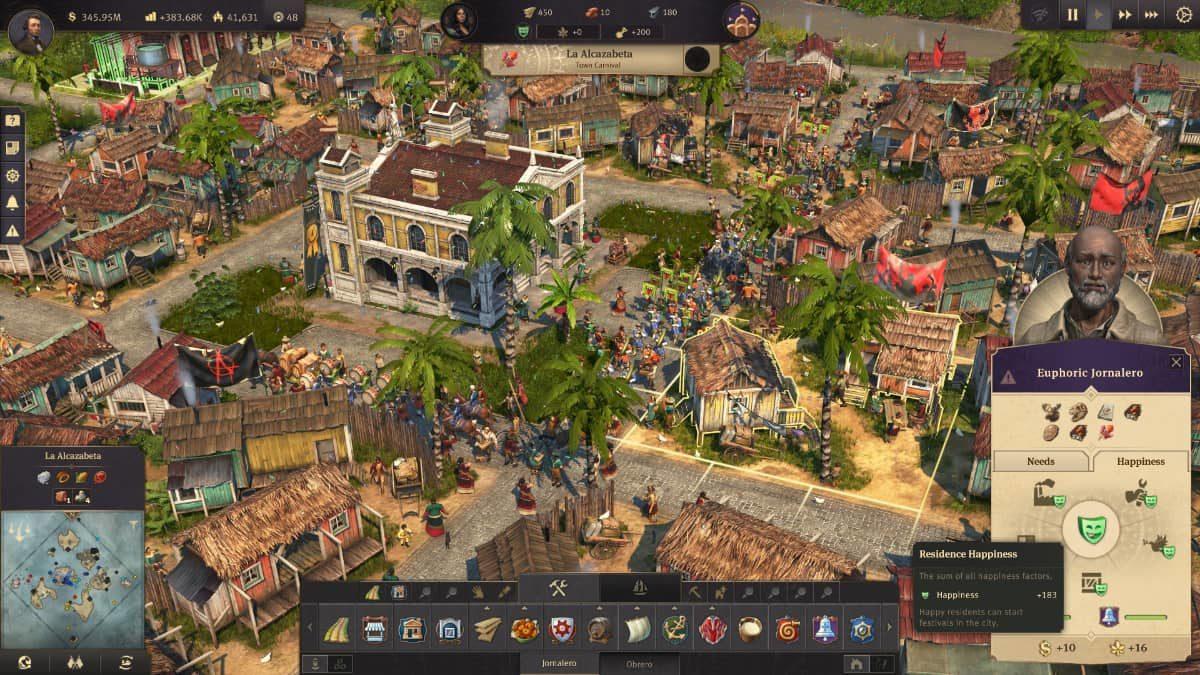The image size is (1200, 675).
Task: Pause the game speed
Action: point(1072,15)
